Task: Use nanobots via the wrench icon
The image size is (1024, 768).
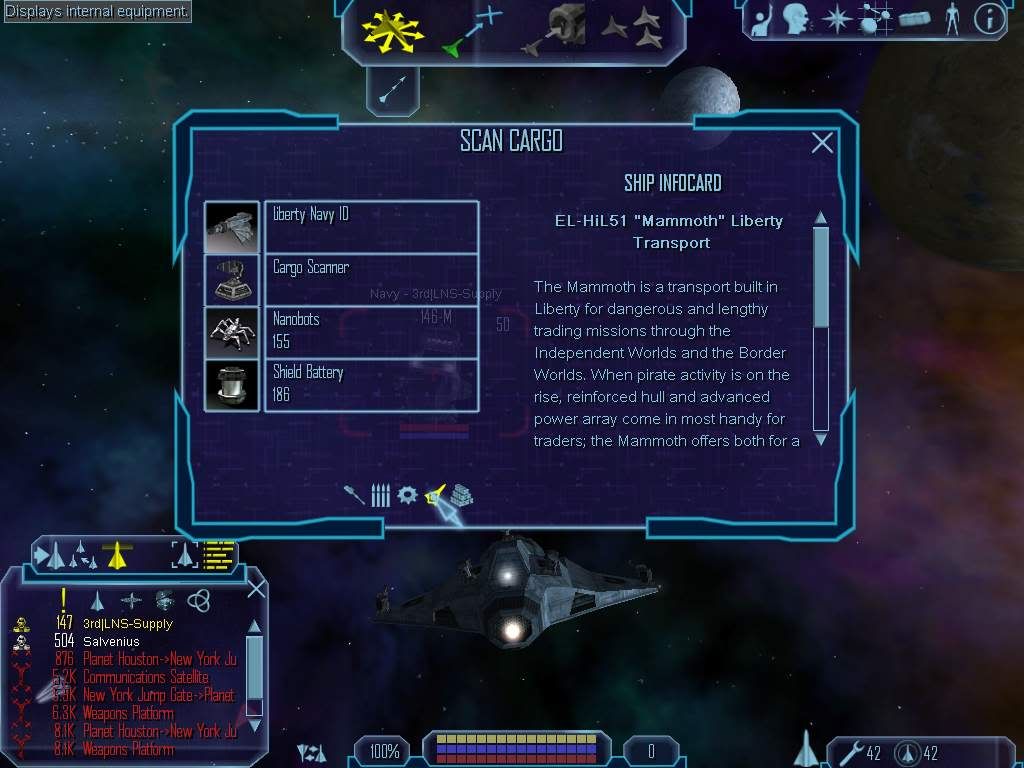Action: pos(852,752)
